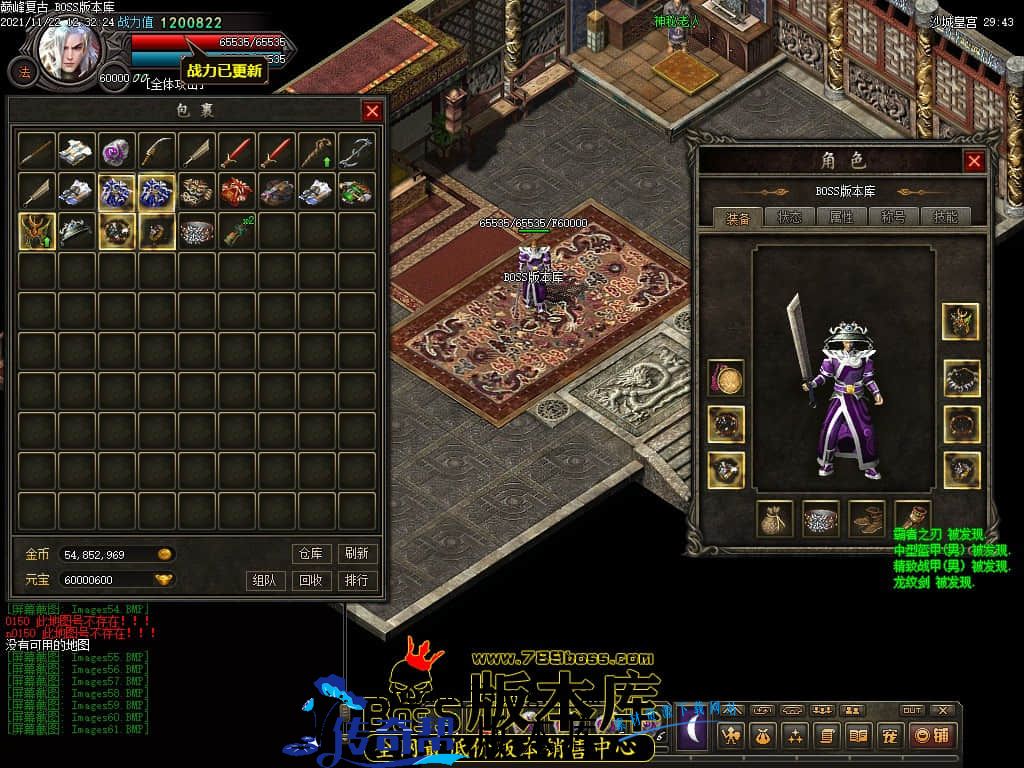
Task: Click the 刷新 refresh button
Action: (356, 553)
